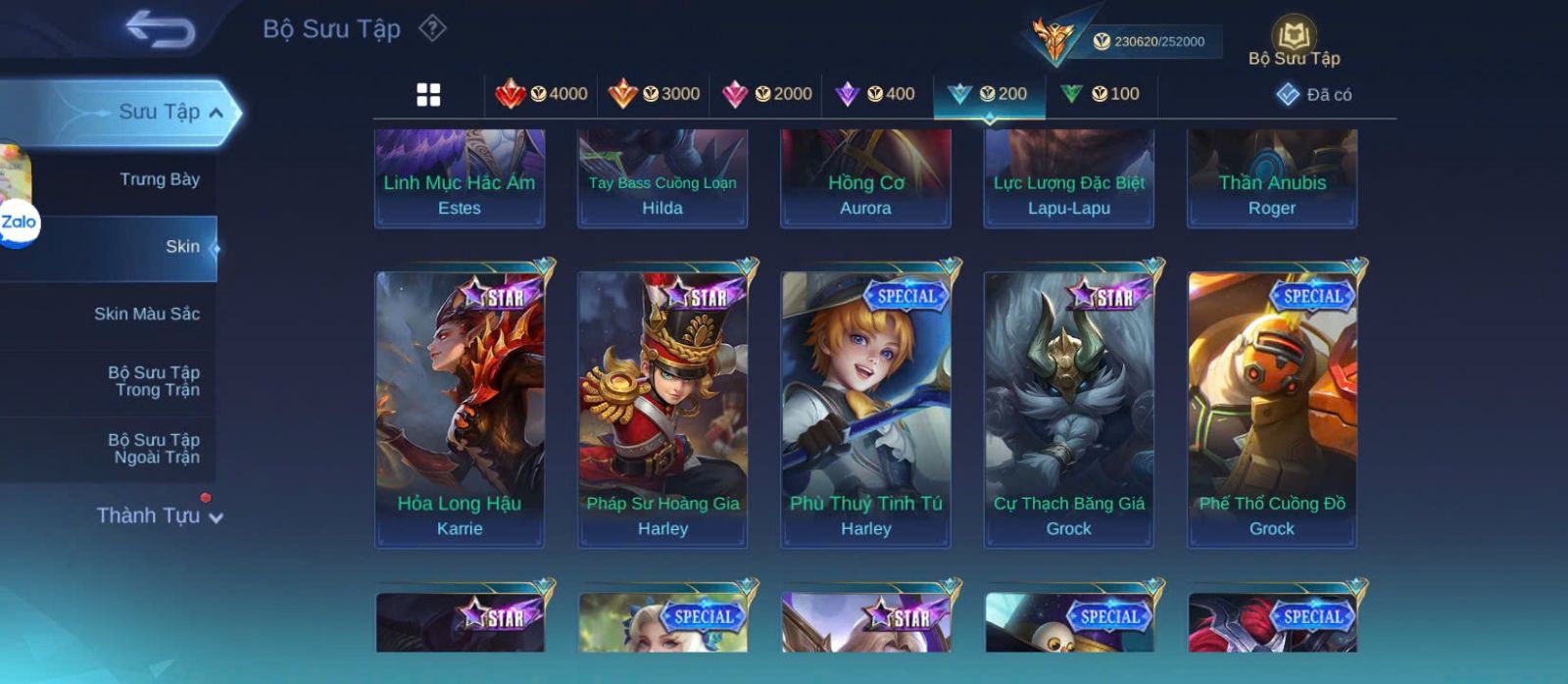Collapse the Sưu Tập menu section

coord(216,113)
